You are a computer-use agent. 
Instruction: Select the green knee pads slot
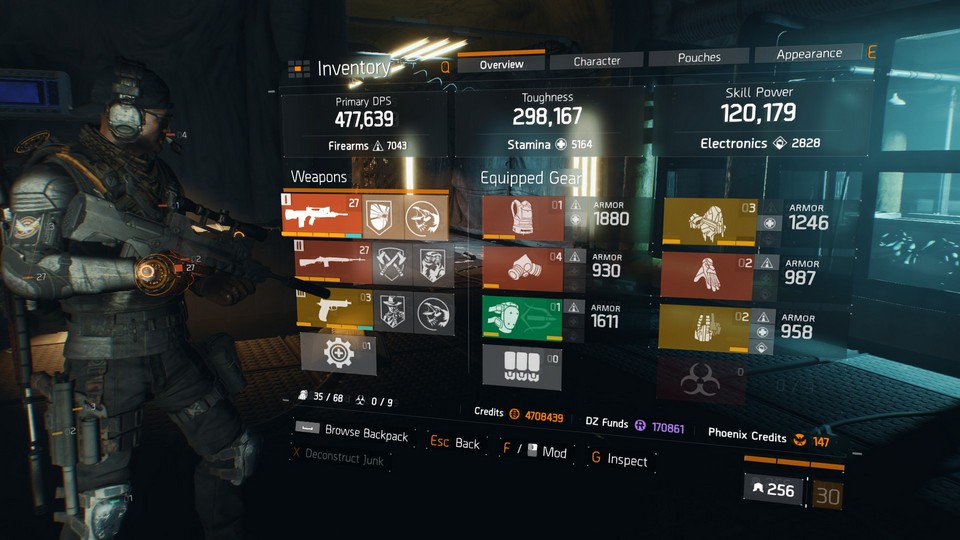(x=522, y=319)
